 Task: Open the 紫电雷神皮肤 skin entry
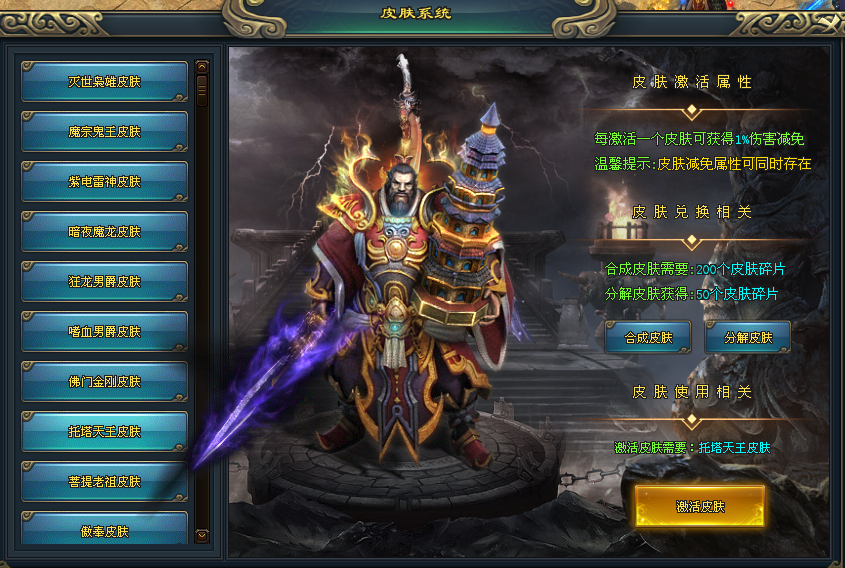[104, 182]
